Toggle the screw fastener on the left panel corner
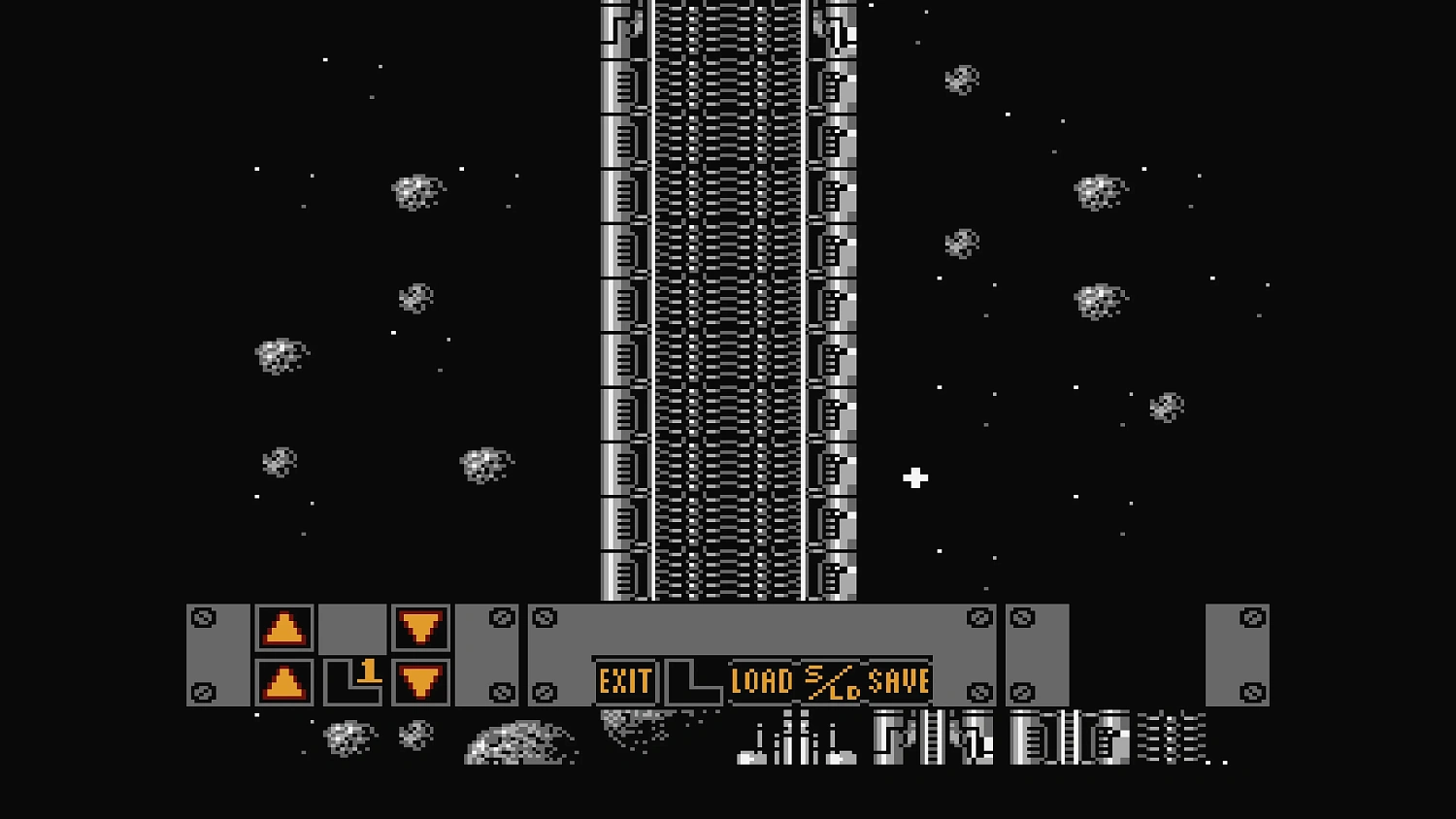The width and height of the screenshot is (1456, 819). 204,615
